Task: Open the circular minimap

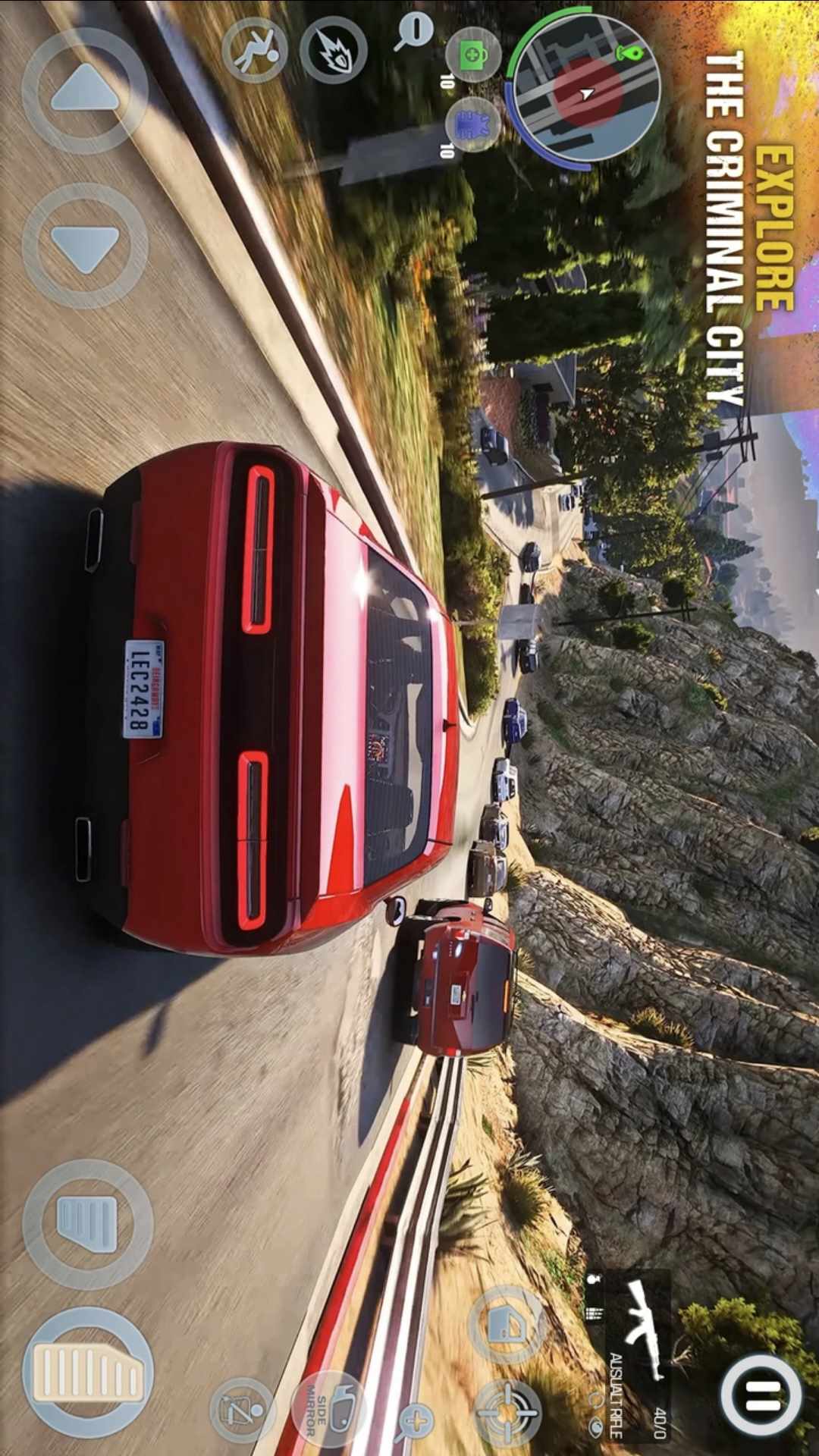Action: (585, 89)
